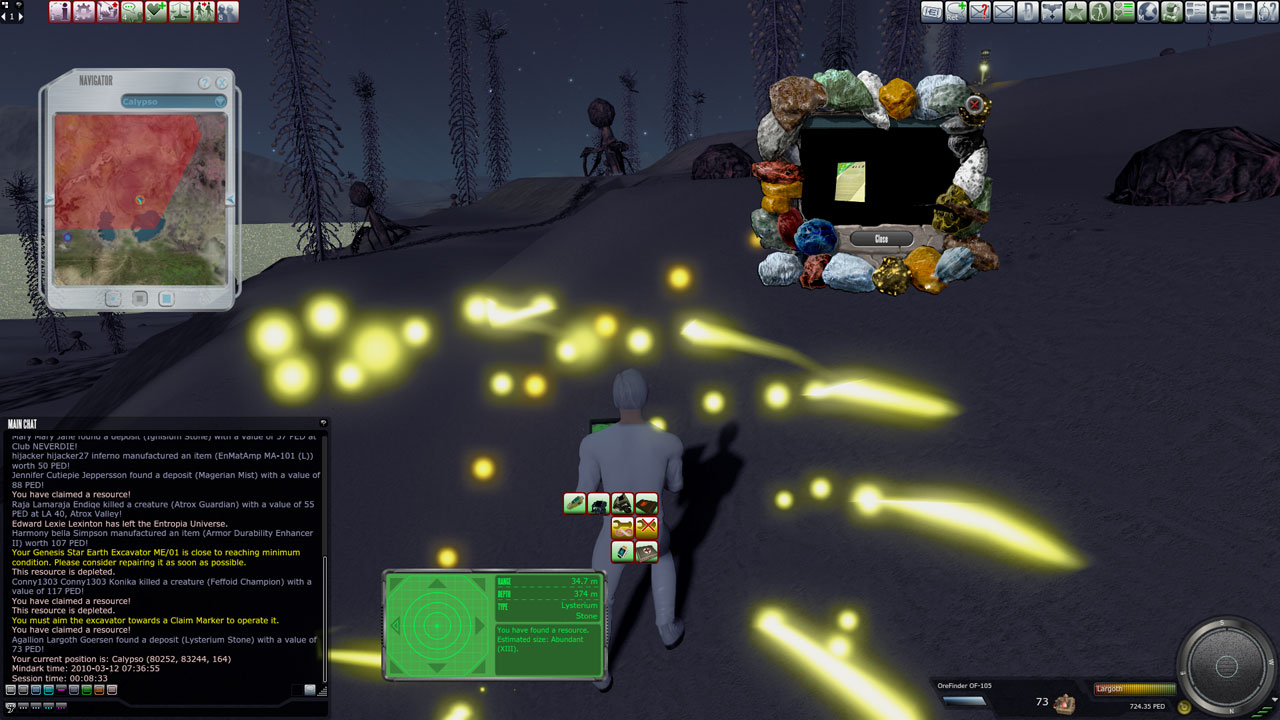Open the action with the green heart plus icon
Image resolution: width=1280 pixels, height=720 pixels.
coord(156,12)
